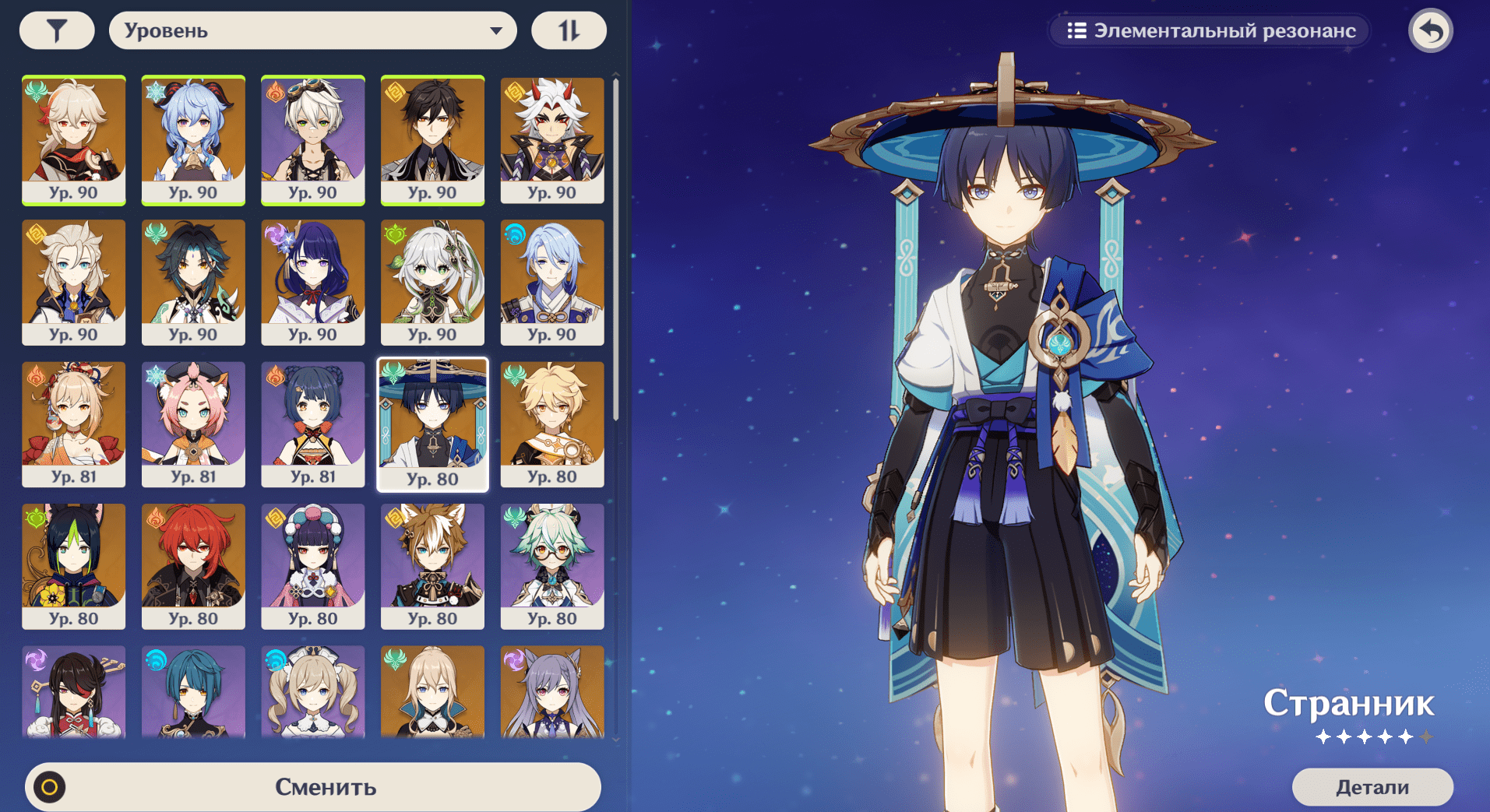Choose Kamisato Ayato's portrait
The width and height of the screenshot is (1490, 812).
552,282
